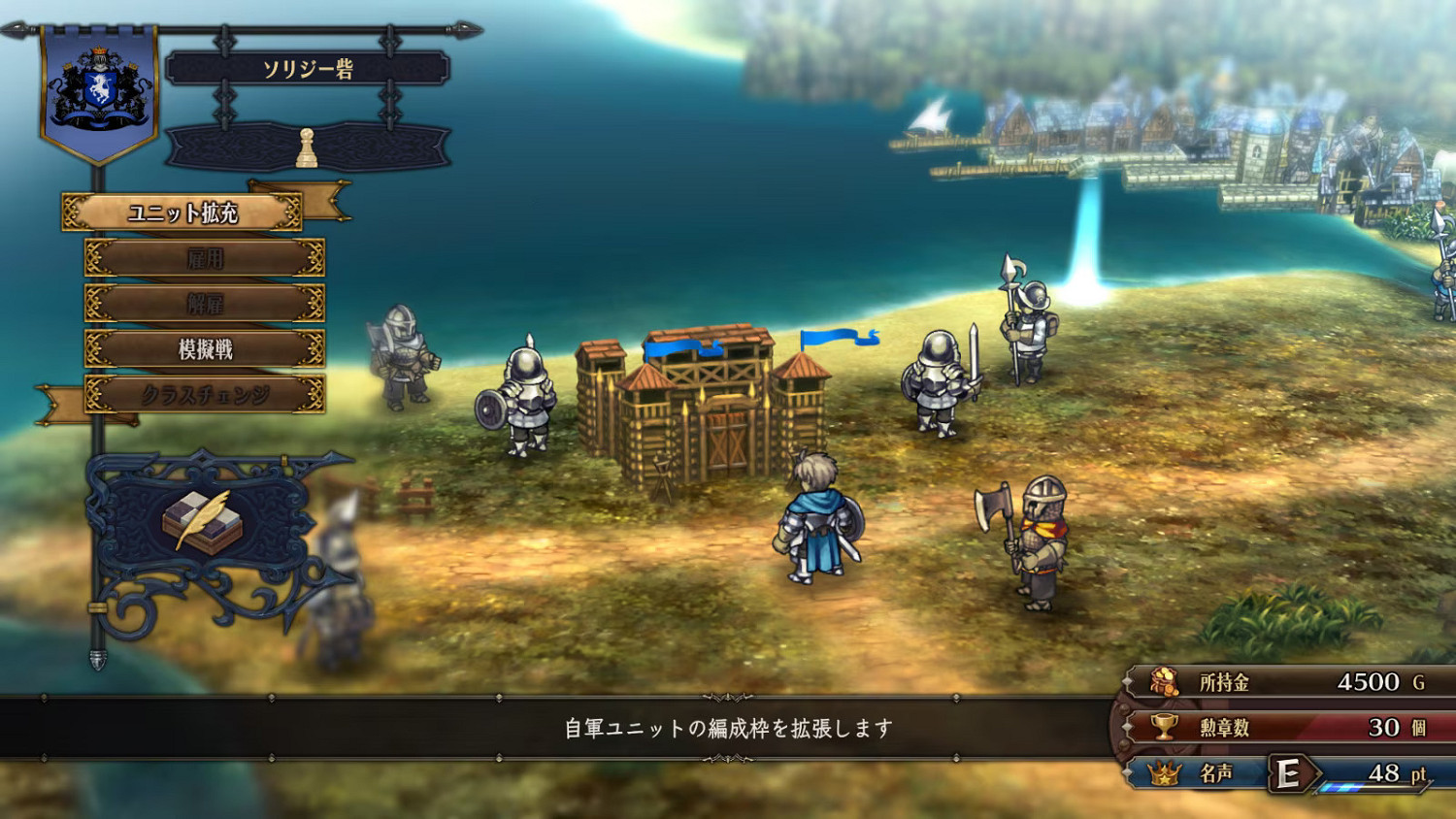This screenshot has height=819, width=1456.
Task: Click the 解雇 (dismiss) menu banner
Action: 206,304
